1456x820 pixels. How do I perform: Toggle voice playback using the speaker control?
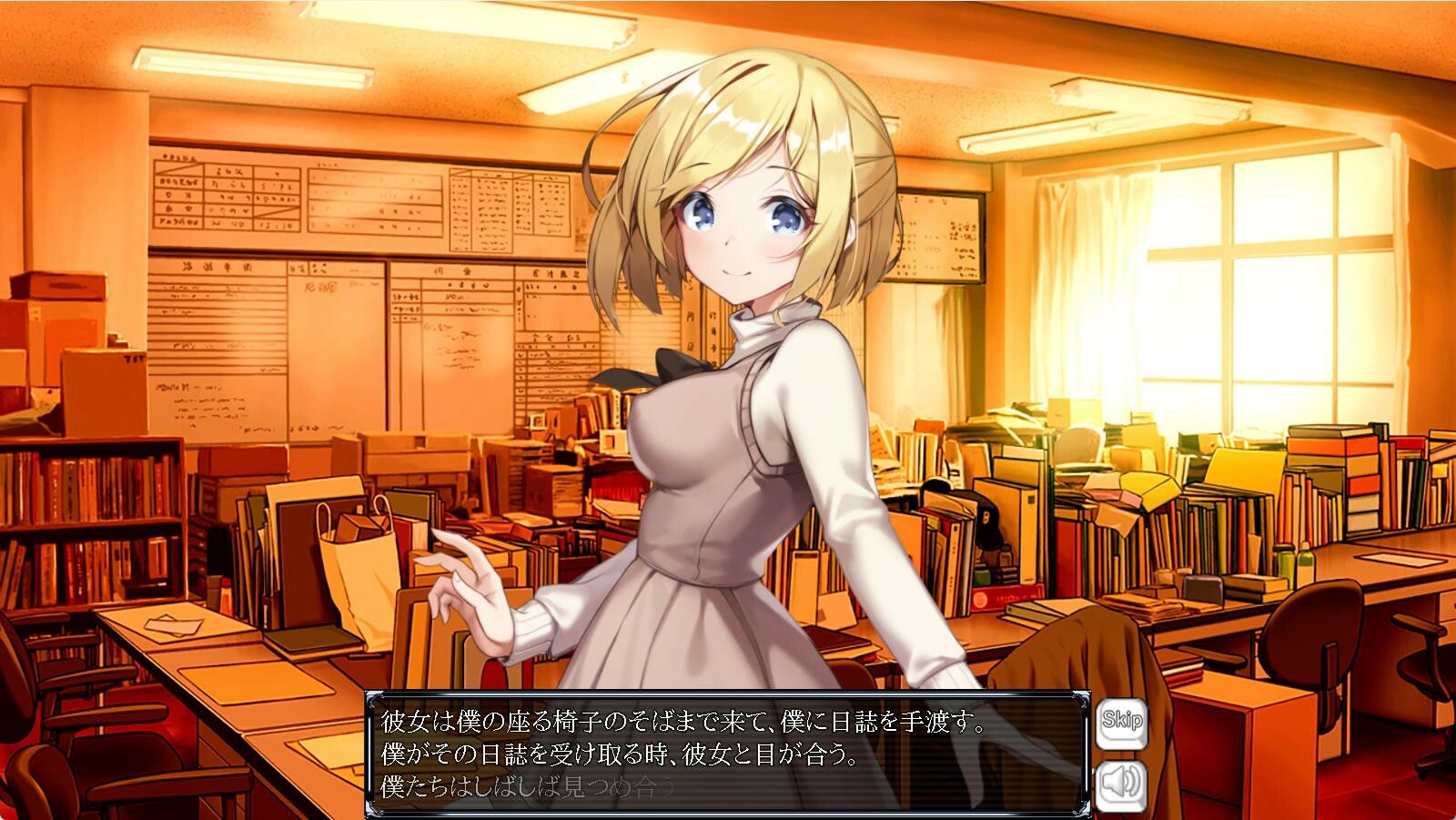[x=1121, y=785]
